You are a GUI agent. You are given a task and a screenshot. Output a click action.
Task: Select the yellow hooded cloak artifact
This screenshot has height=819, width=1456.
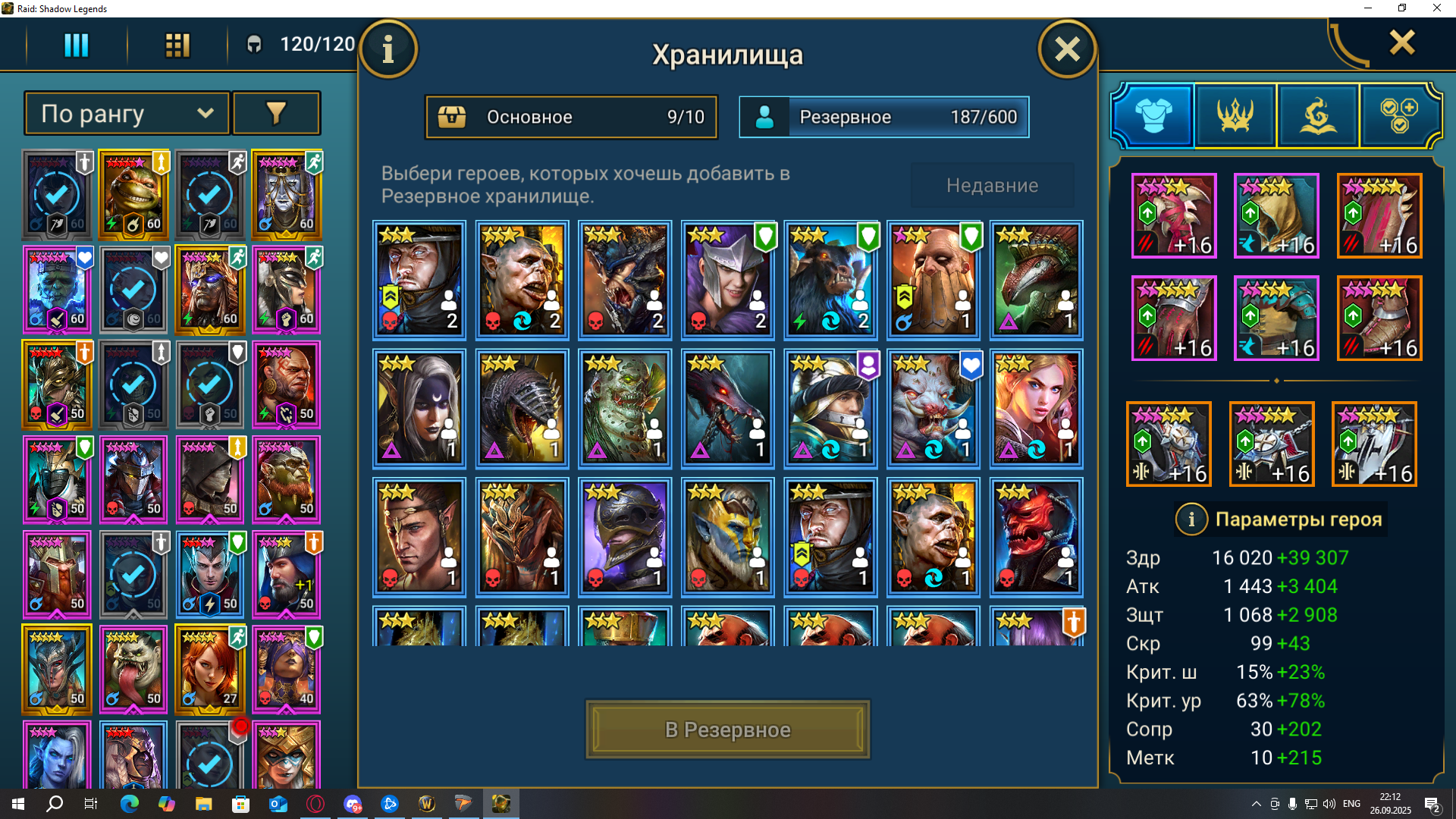1276,215
